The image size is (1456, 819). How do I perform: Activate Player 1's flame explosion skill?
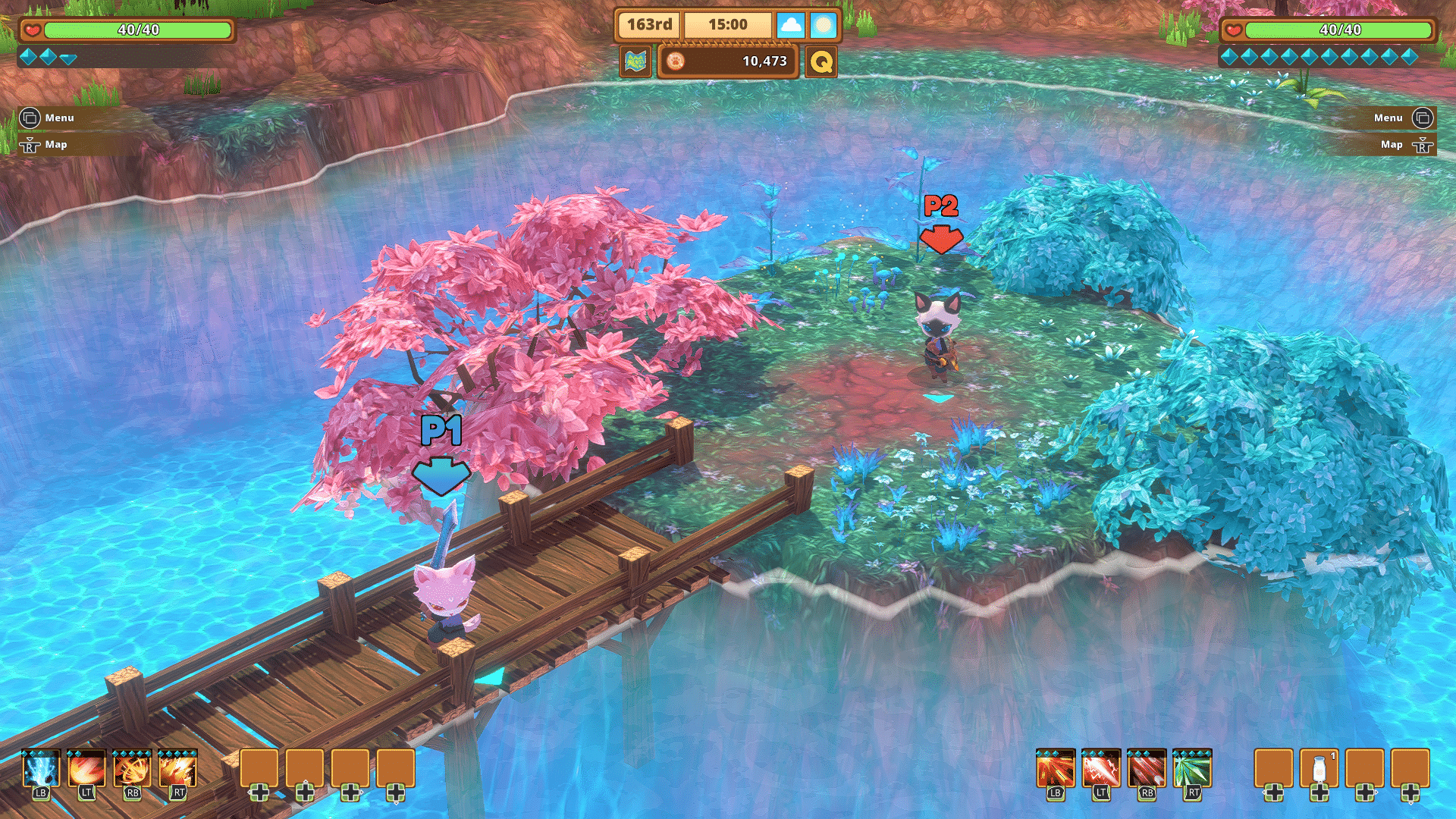coord(178,770)
